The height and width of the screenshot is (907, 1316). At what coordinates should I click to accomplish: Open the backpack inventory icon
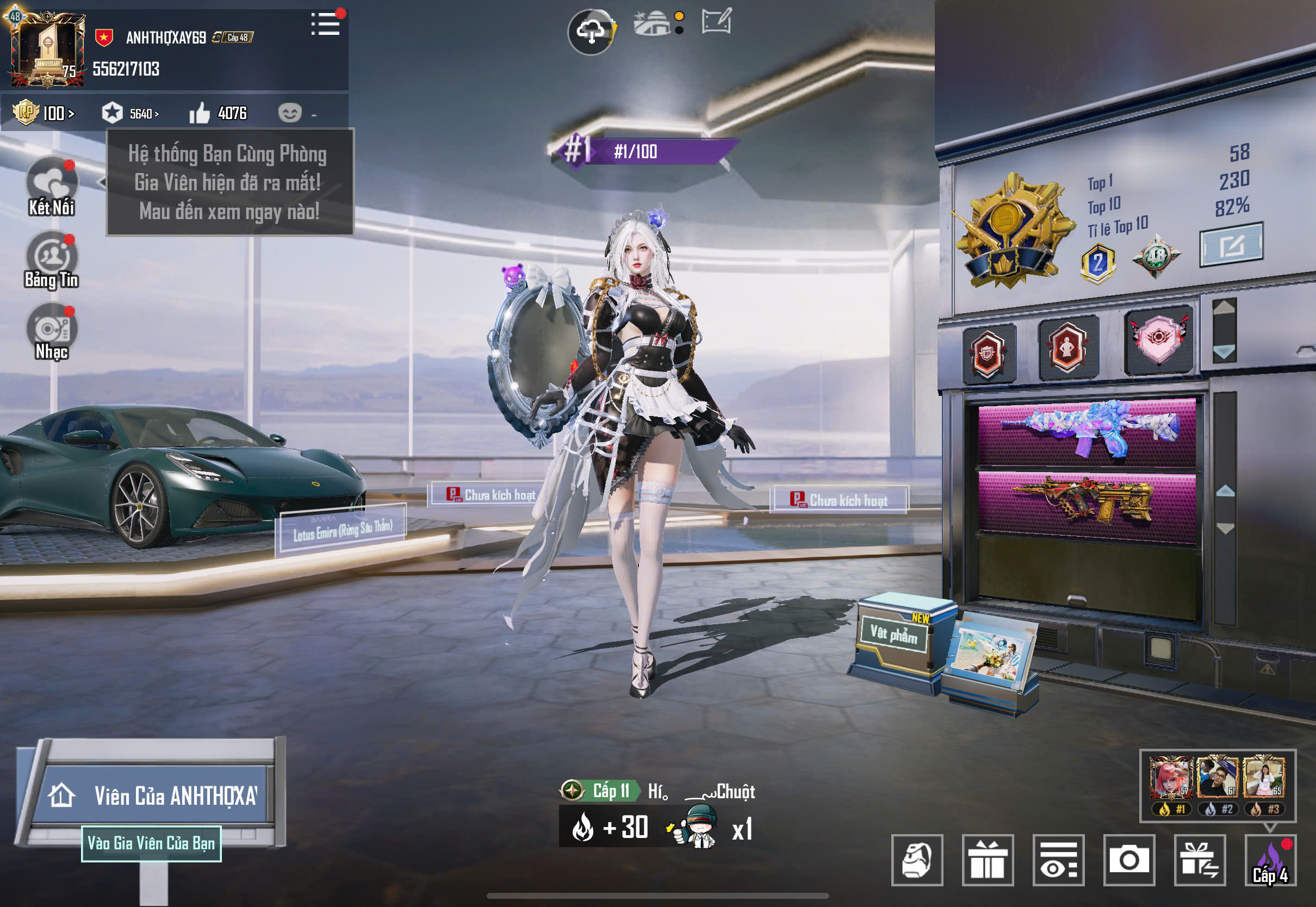point(917,860)
